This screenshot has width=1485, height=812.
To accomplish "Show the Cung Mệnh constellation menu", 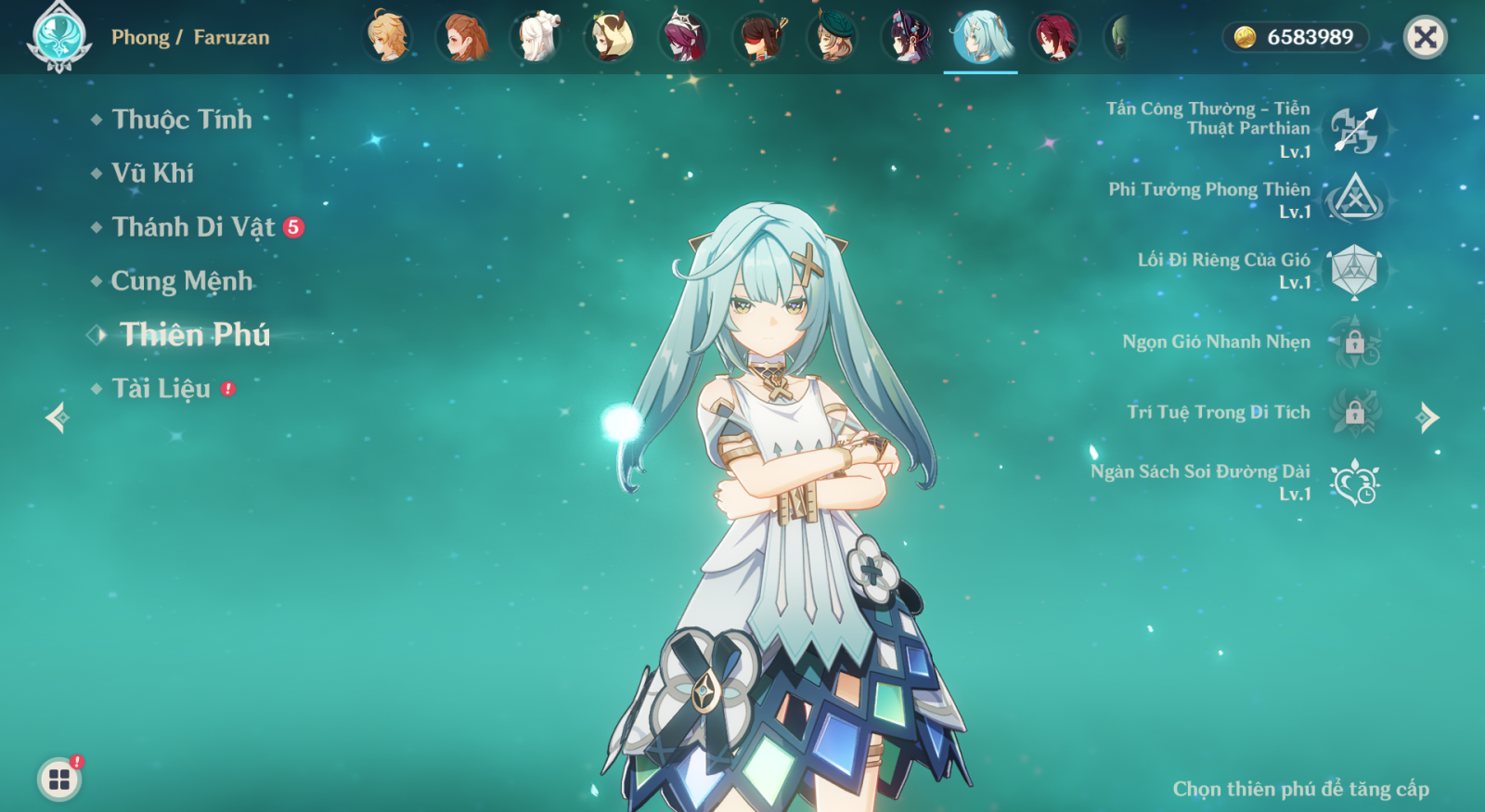I will pyautogui.click(x=181, y=281).
